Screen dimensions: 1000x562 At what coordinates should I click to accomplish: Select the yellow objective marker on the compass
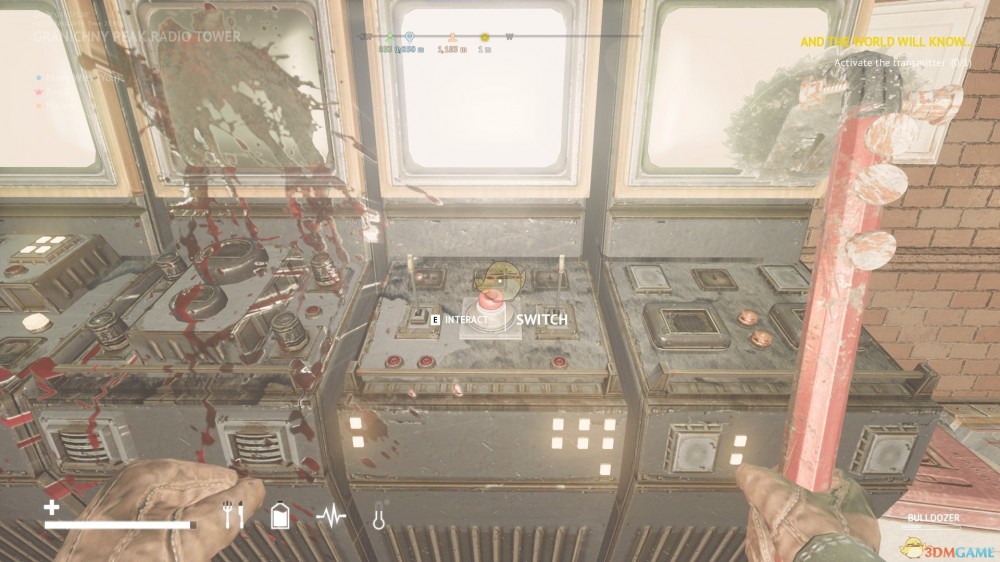click(484, 38)
